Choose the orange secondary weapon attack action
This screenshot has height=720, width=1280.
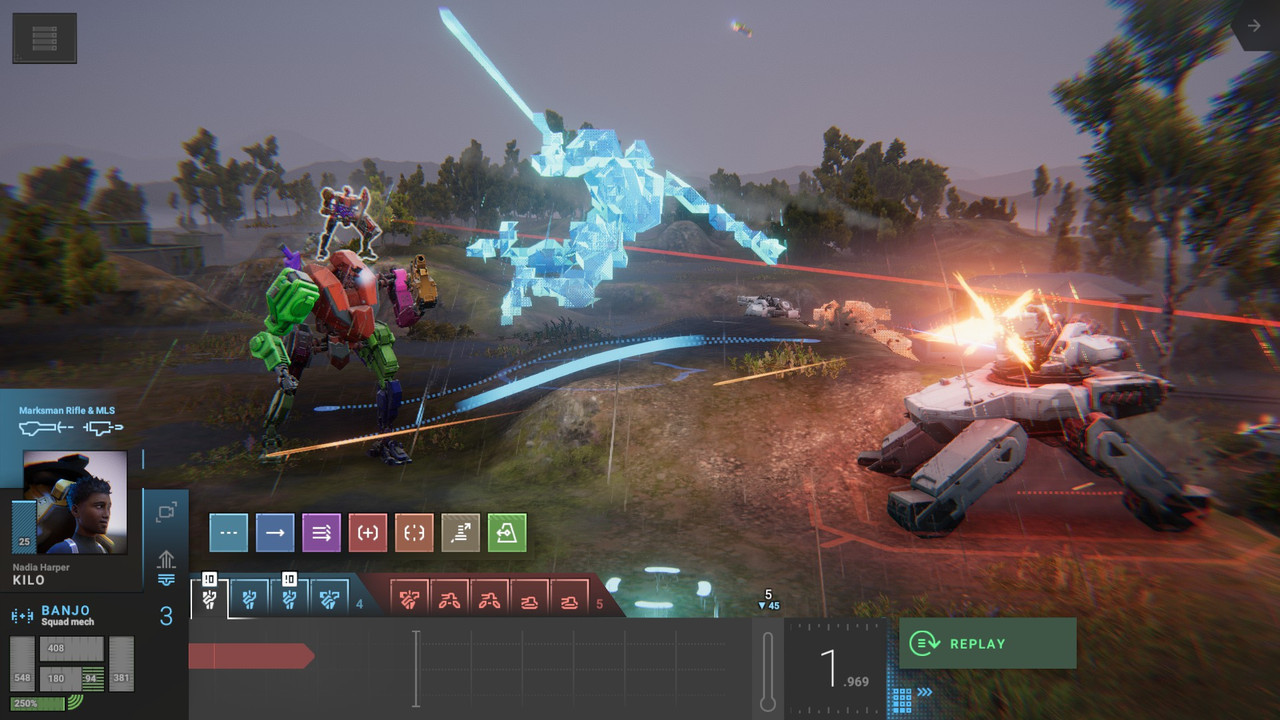414,533
